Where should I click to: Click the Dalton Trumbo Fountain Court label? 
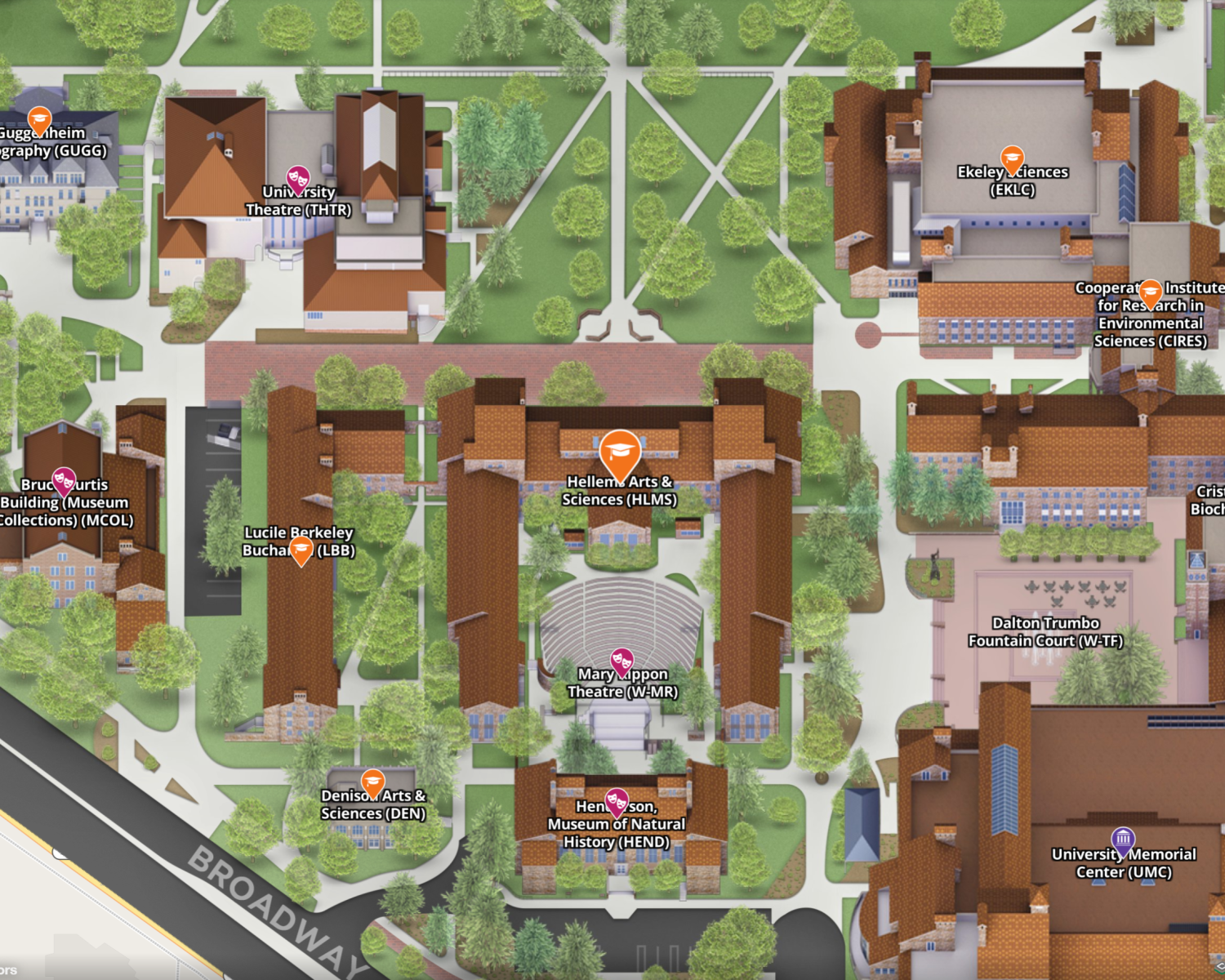coord(1045,635)
